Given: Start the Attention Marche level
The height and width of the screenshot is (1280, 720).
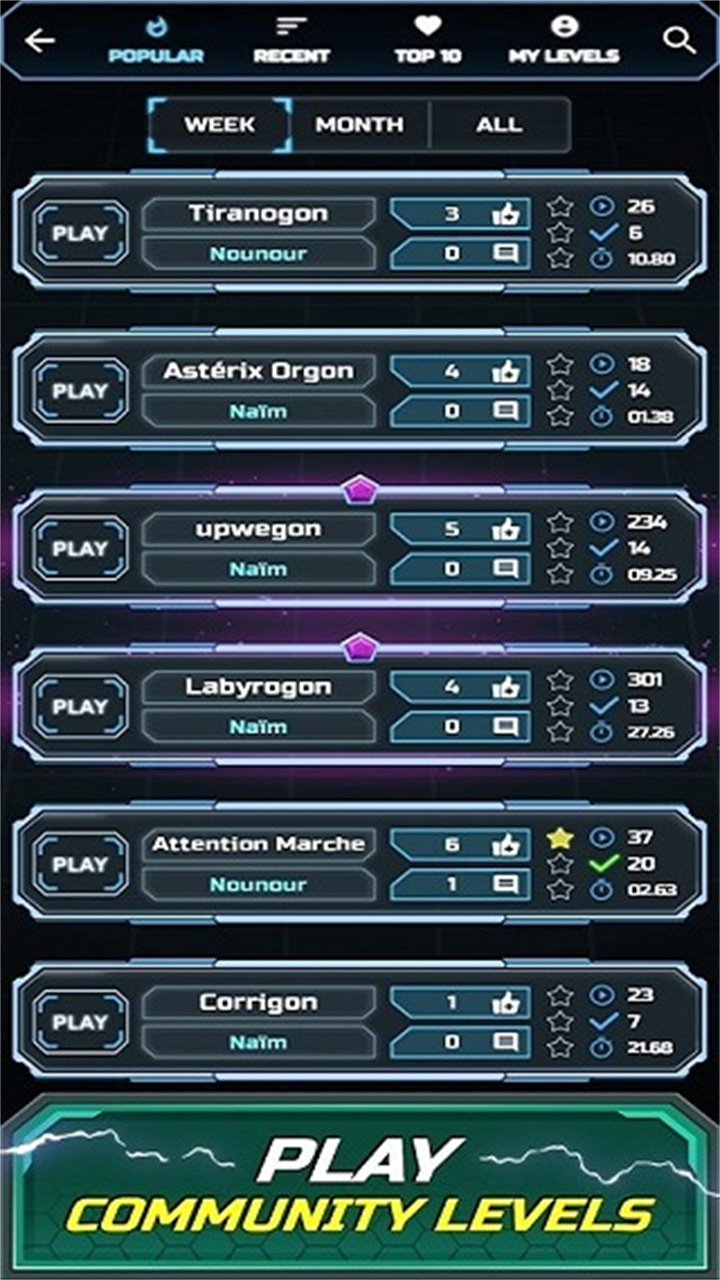Looking at the screenshot, I should pos(80,864).
